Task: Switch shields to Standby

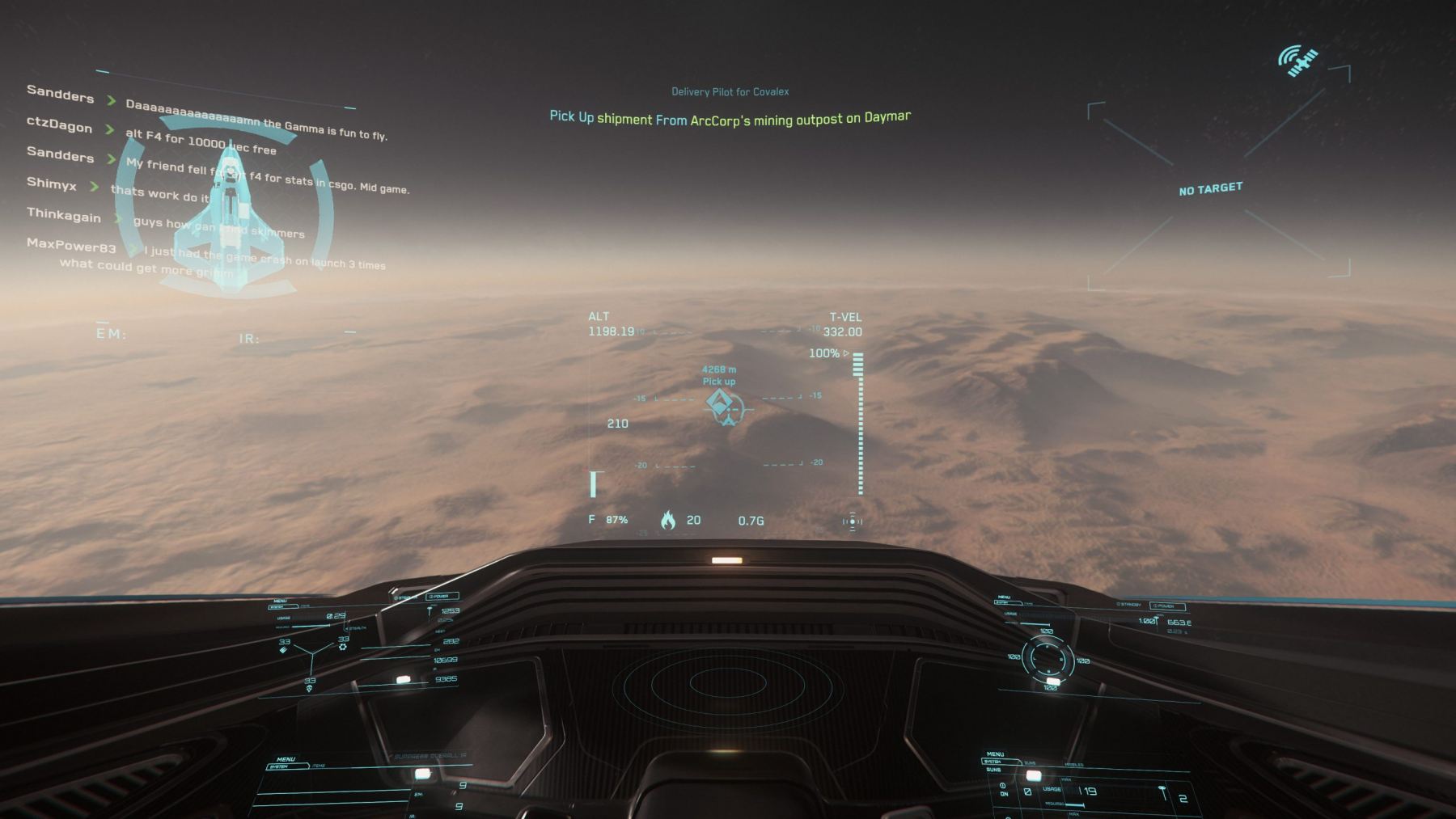Action: coord(1129,604)
